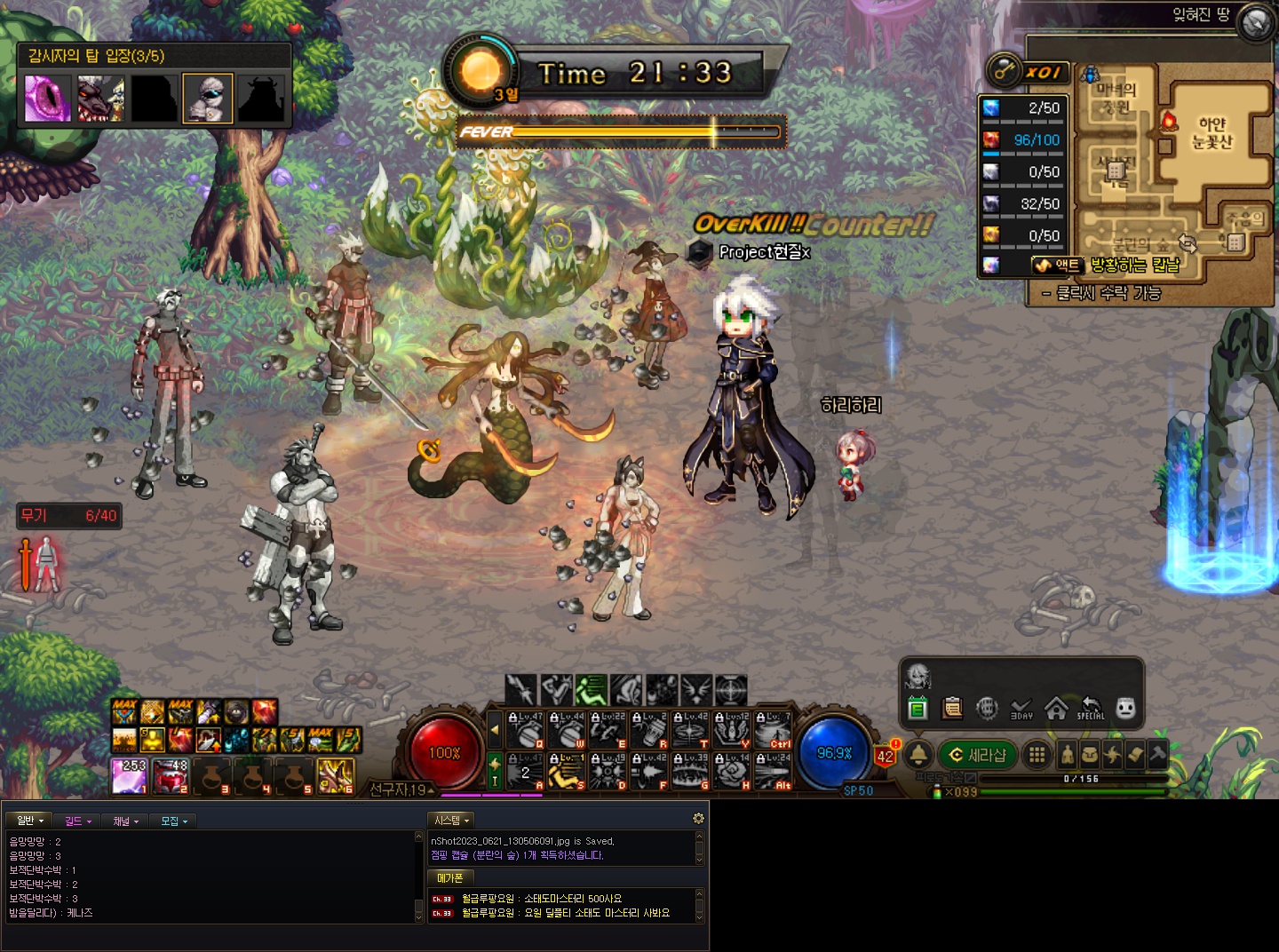Open the nine-square grid menu button
The width and height of the screenshot is (1279, 952).
[x=1037, y=755]
